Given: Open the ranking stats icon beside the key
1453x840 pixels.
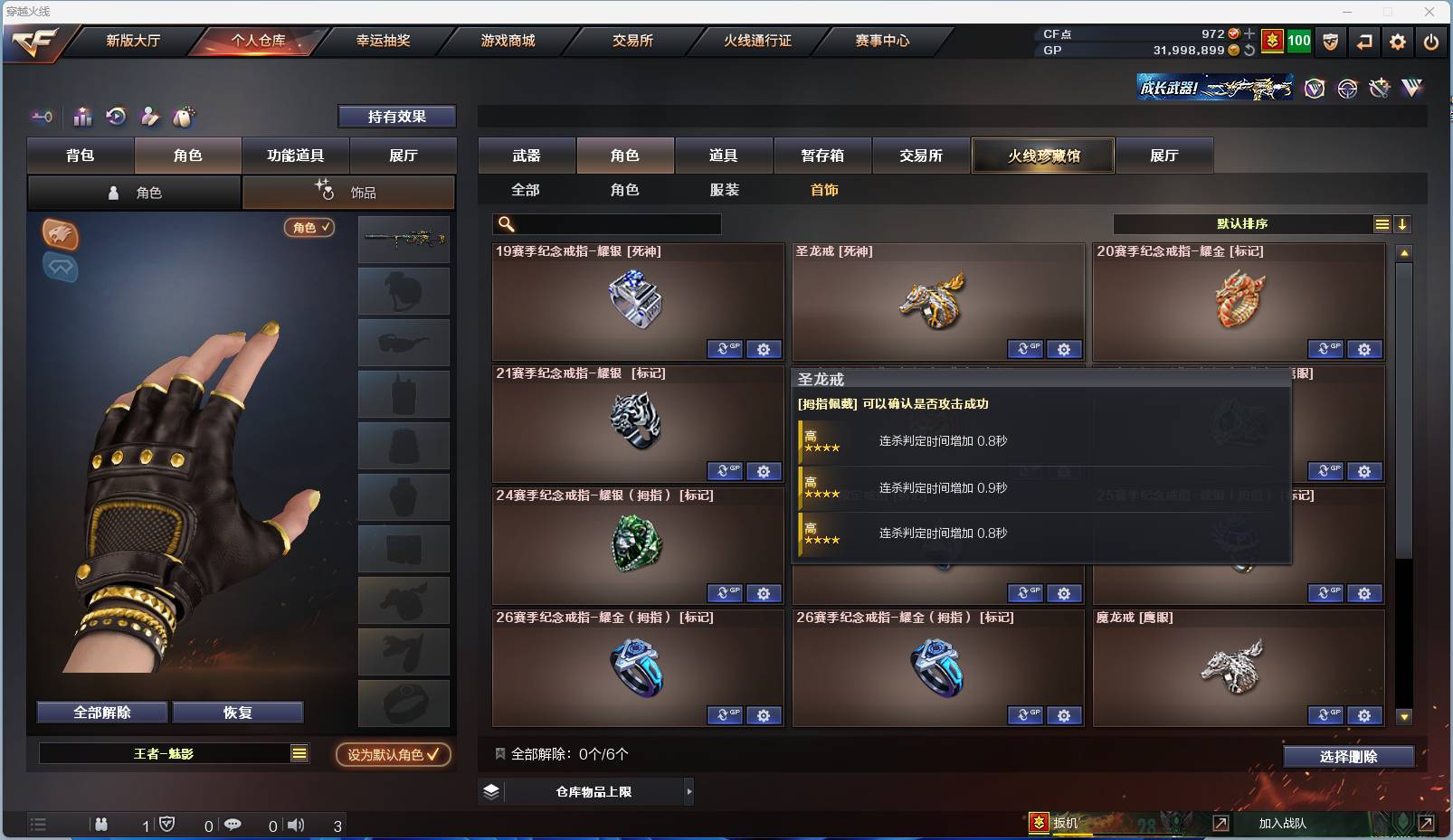Looking at the screenshot, I should (82, 117).
